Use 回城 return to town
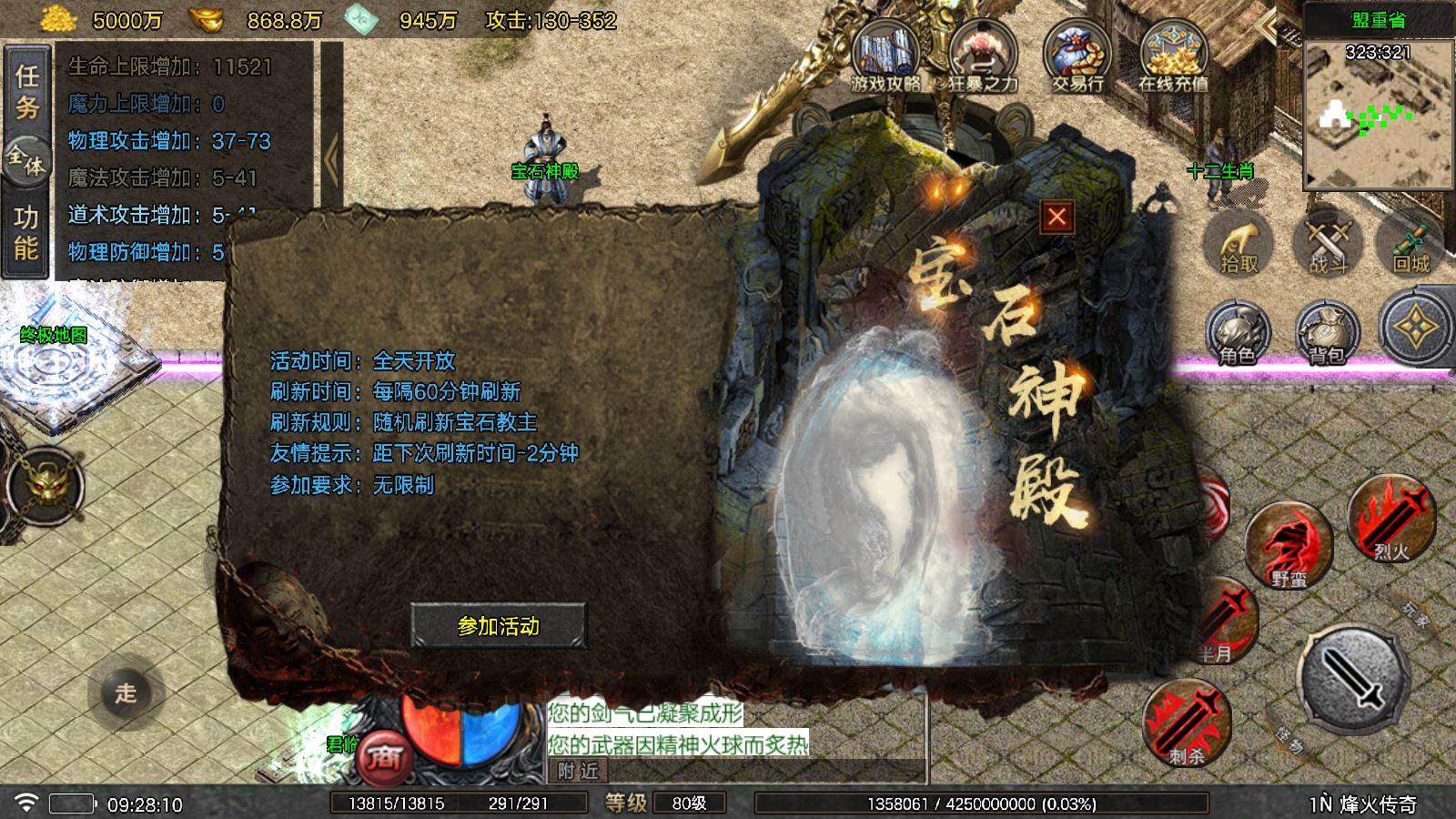This screenshot has height=819, width=1456. [1411, 248]
